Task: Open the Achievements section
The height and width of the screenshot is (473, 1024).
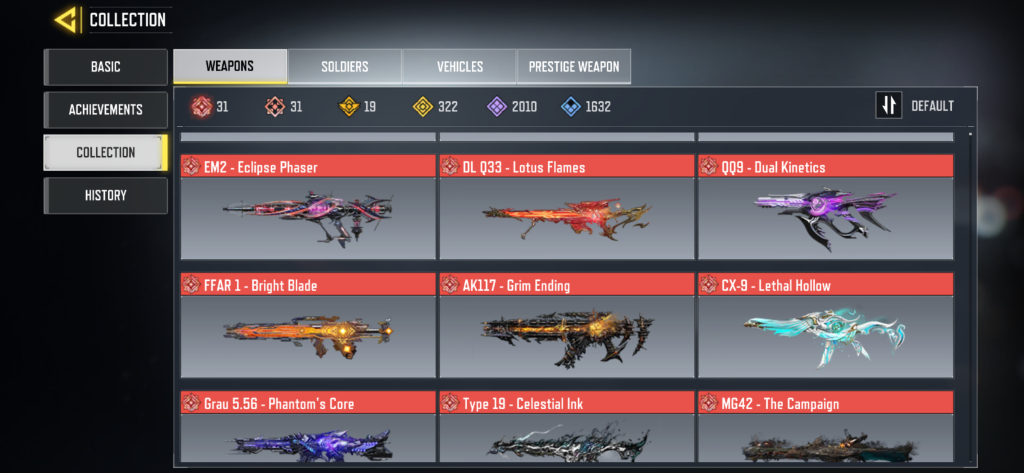Action: [105, 110]
